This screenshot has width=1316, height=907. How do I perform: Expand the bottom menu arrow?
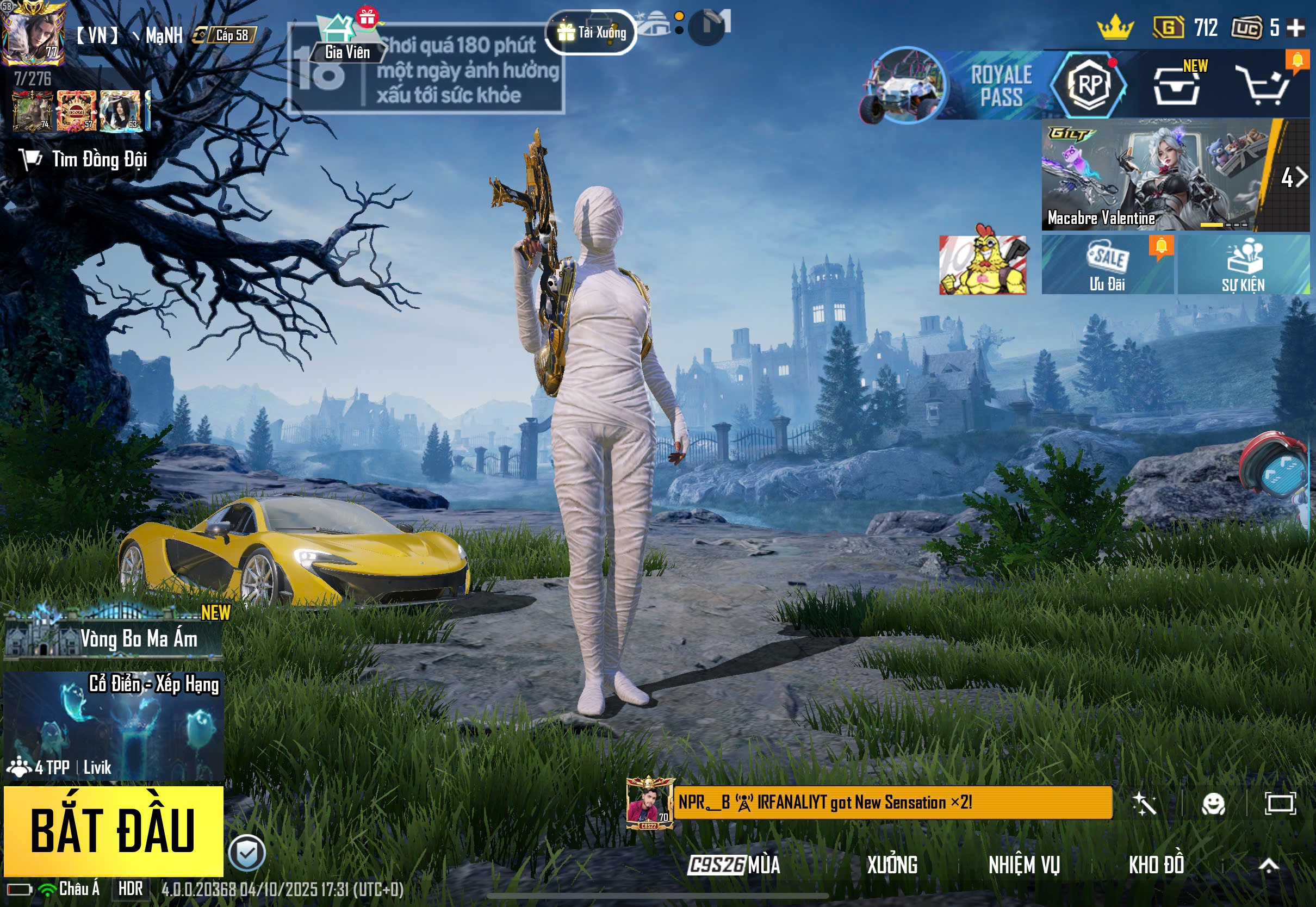pos(1268,865)
